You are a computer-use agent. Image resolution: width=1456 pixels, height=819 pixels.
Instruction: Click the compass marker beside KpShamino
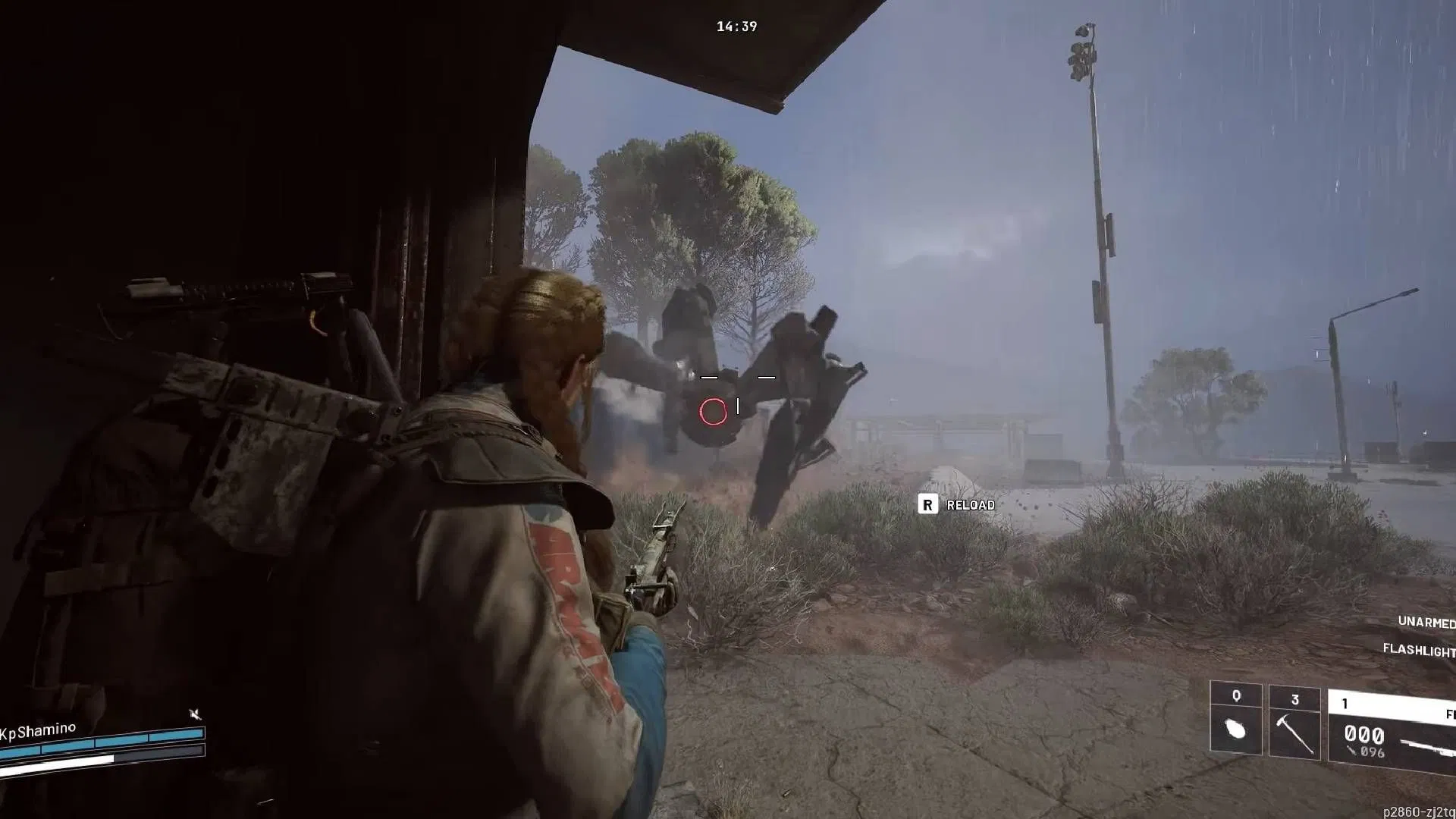click(195, 714)
